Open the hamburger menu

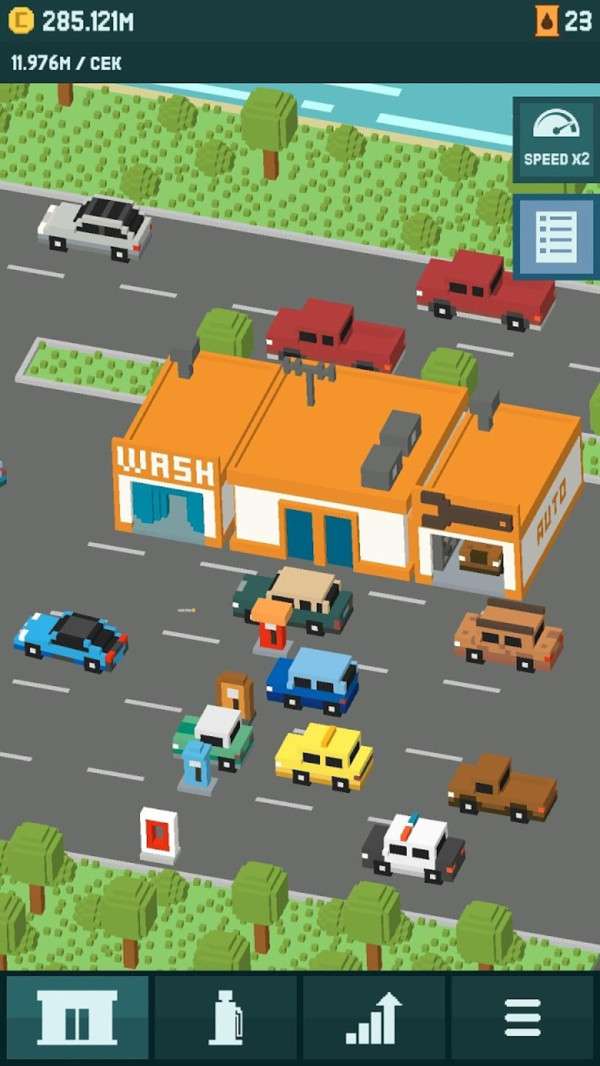pyautogui.click(x=522, y=1017)
